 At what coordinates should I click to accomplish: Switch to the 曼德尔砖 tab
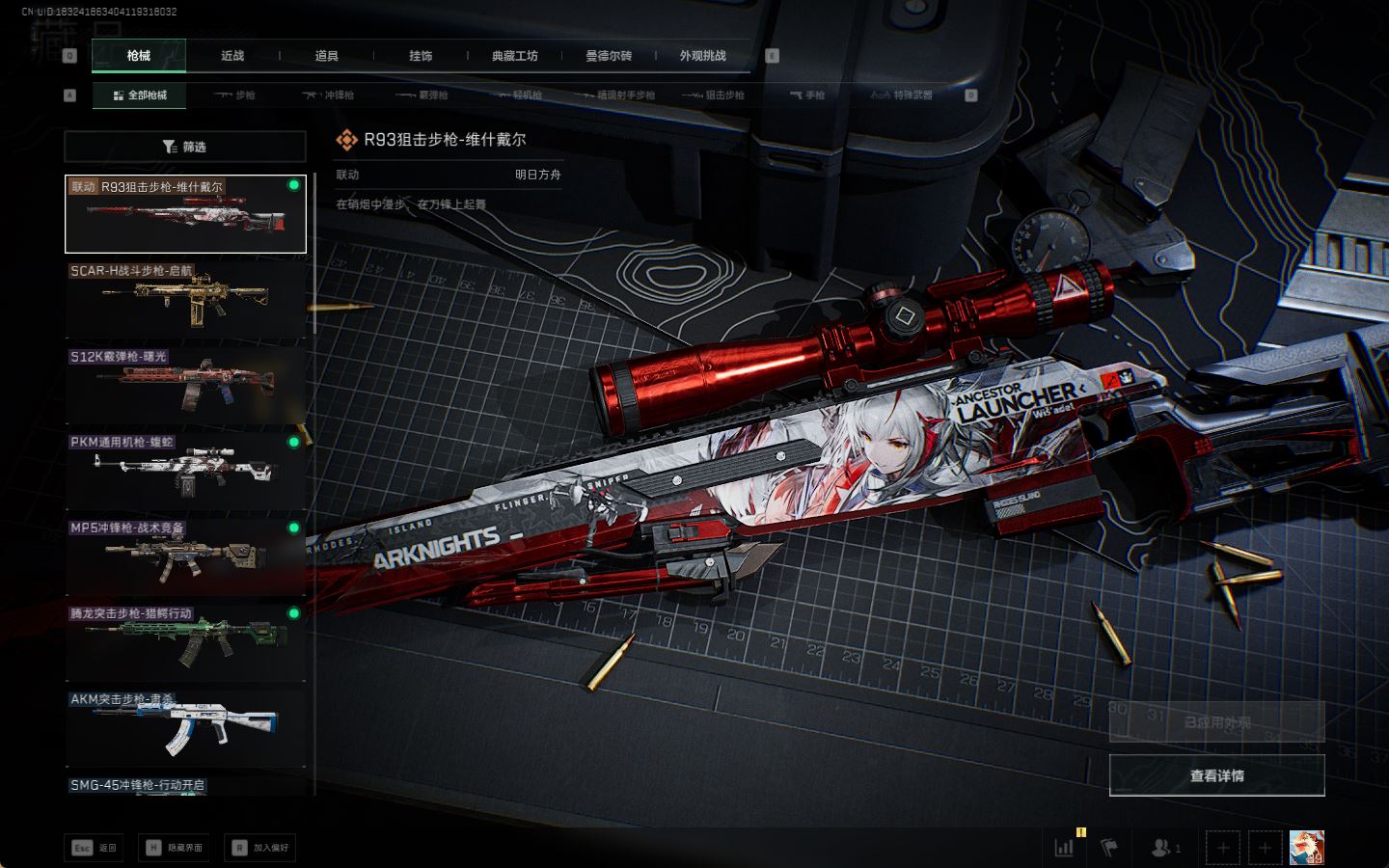[609, 56]
